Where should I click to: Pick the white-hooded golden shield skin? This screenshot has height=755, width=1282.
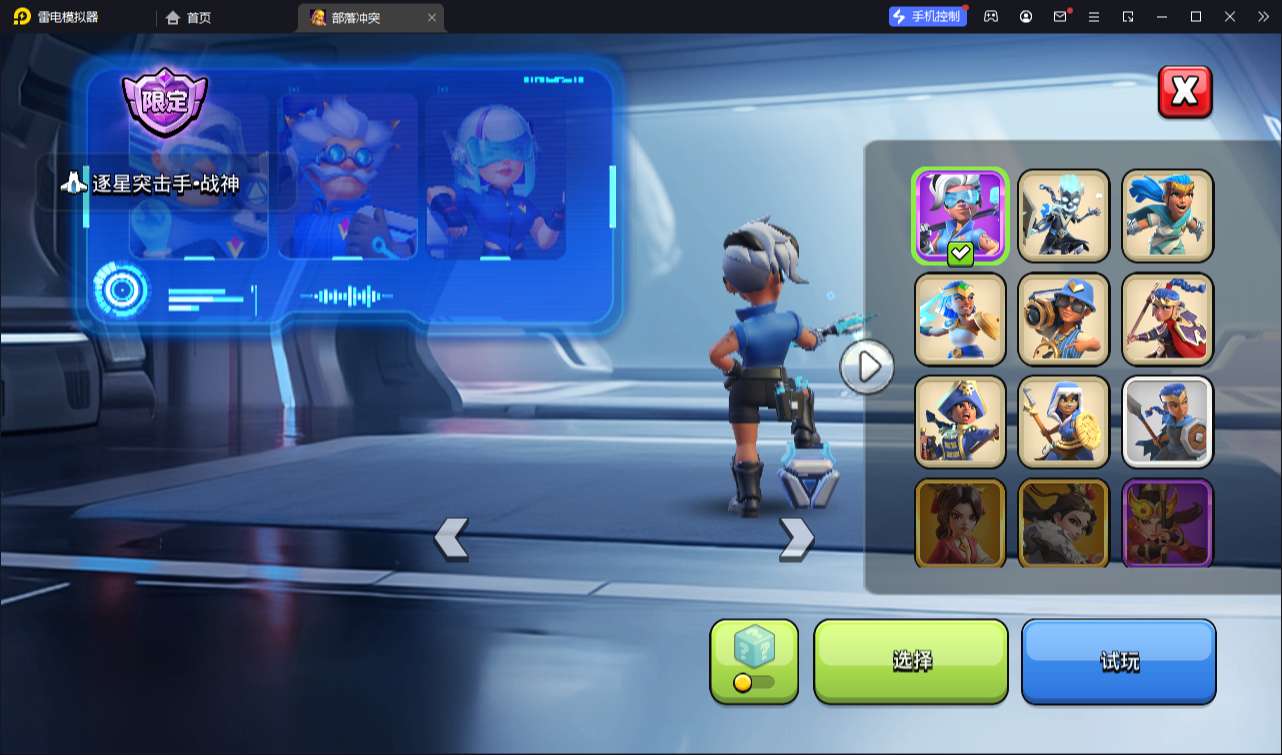point(1063,421)
